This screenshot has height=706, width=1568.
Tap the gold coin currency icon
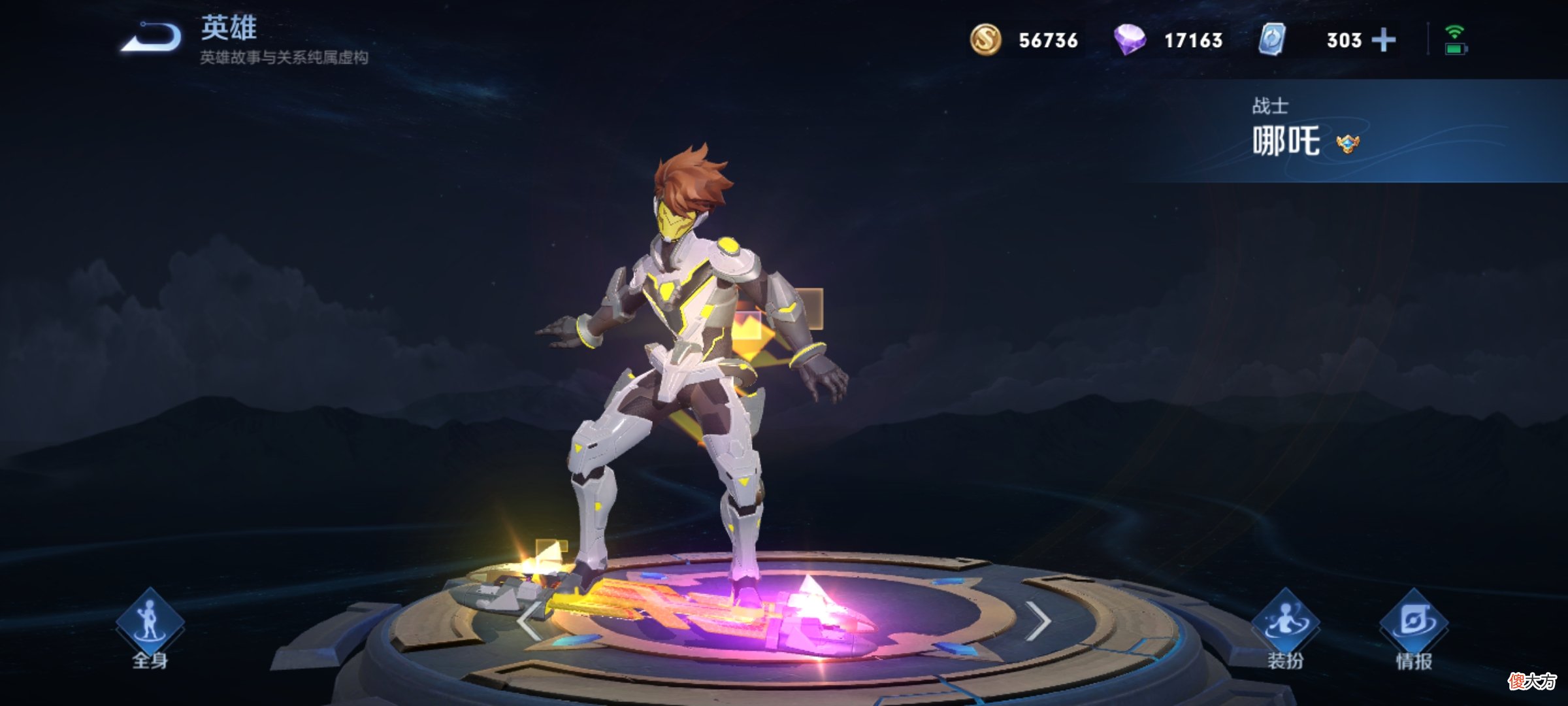985,40
